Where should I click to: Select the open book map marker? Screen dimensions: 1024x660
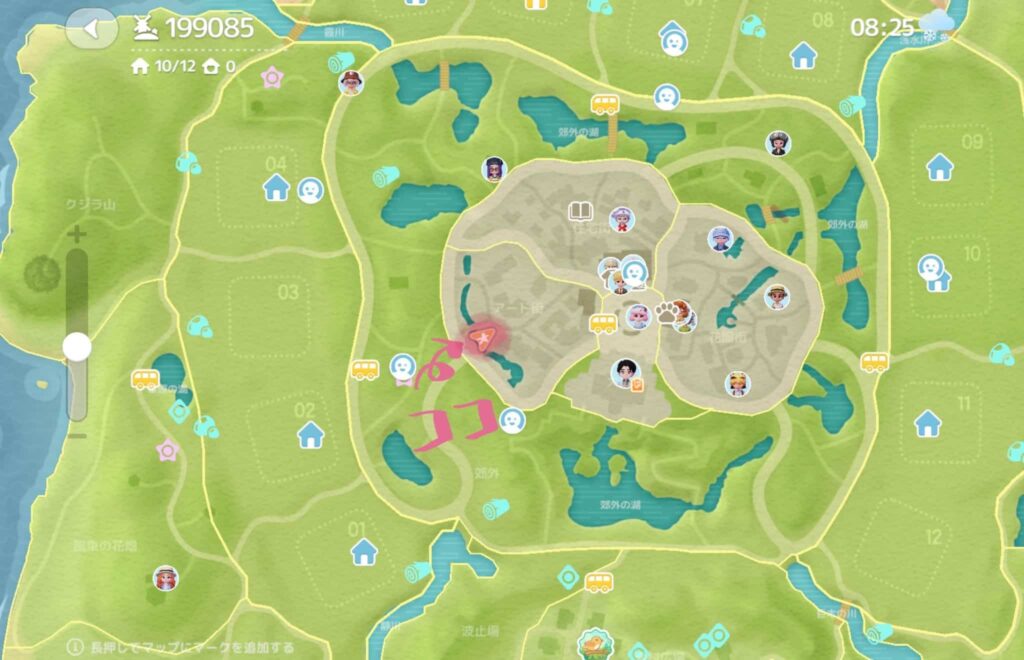tap(580, 211)
